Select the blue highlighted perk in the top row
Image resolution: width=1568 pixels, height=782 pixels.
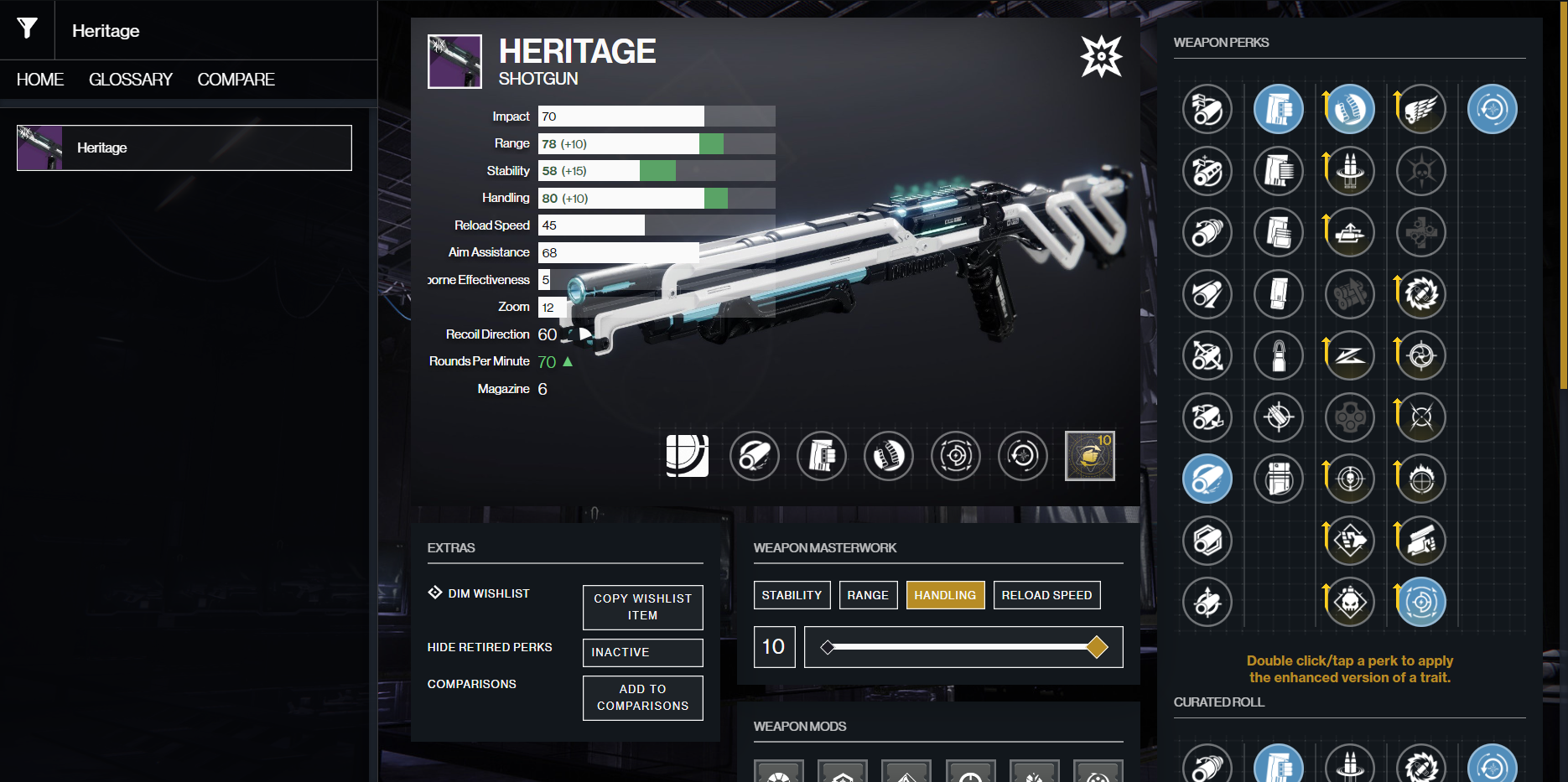pyautogui.click(x=1278, y=109)
